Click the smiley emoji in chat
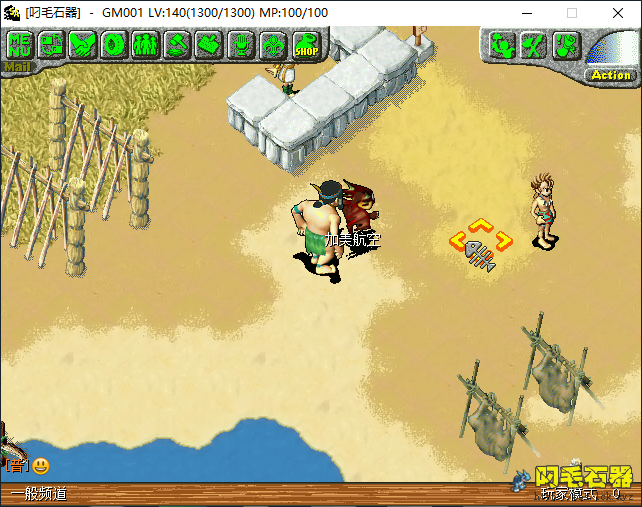Image resolution: width=642 pixels, height=507 pixels. coord(41,466)
